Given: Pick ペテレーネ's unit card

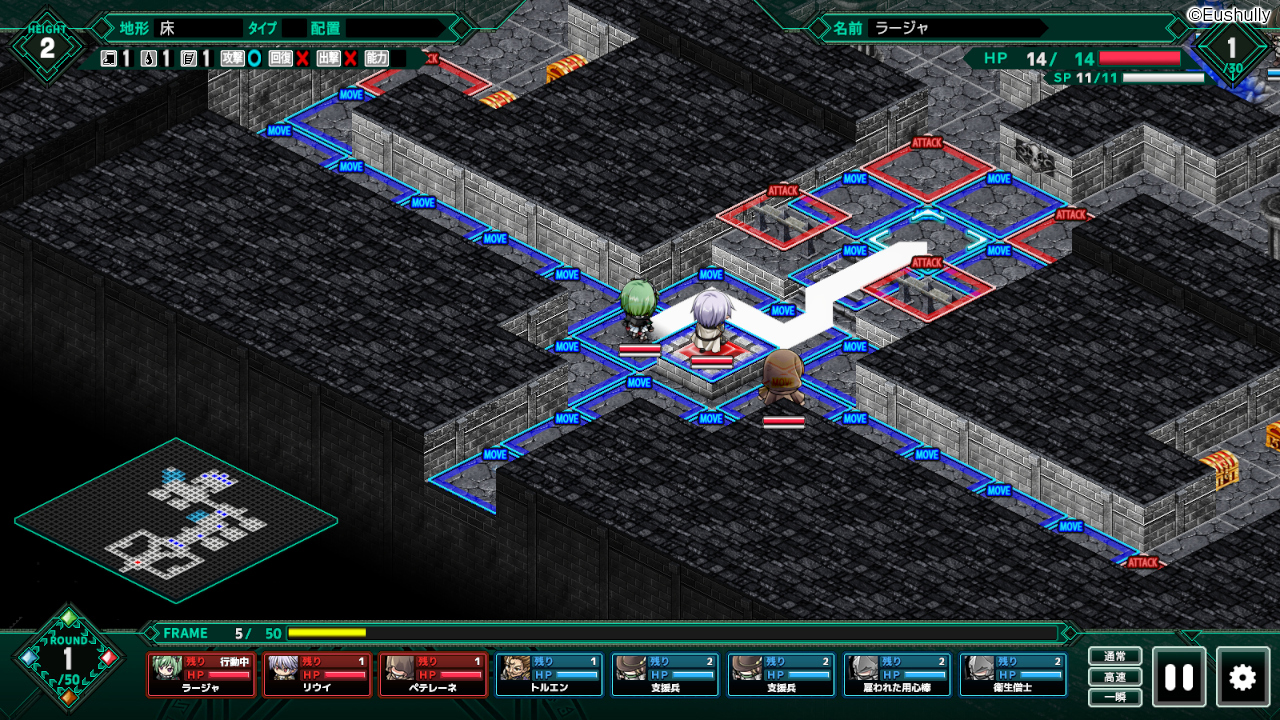Looking at the screenshot, I should (x=434, y=674).
